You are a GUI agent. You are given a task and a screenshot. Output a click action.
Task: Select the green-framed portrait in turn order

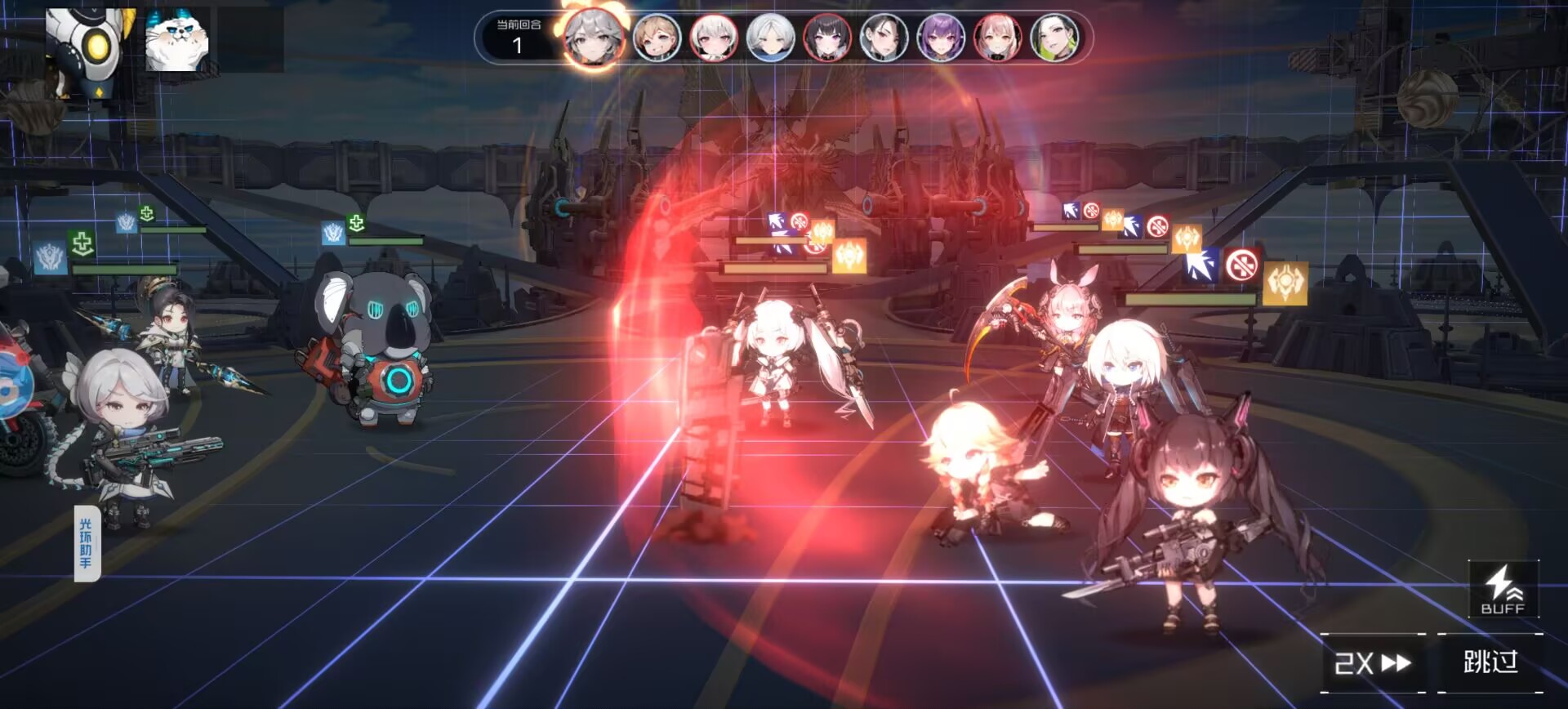tap(1054, 38)
